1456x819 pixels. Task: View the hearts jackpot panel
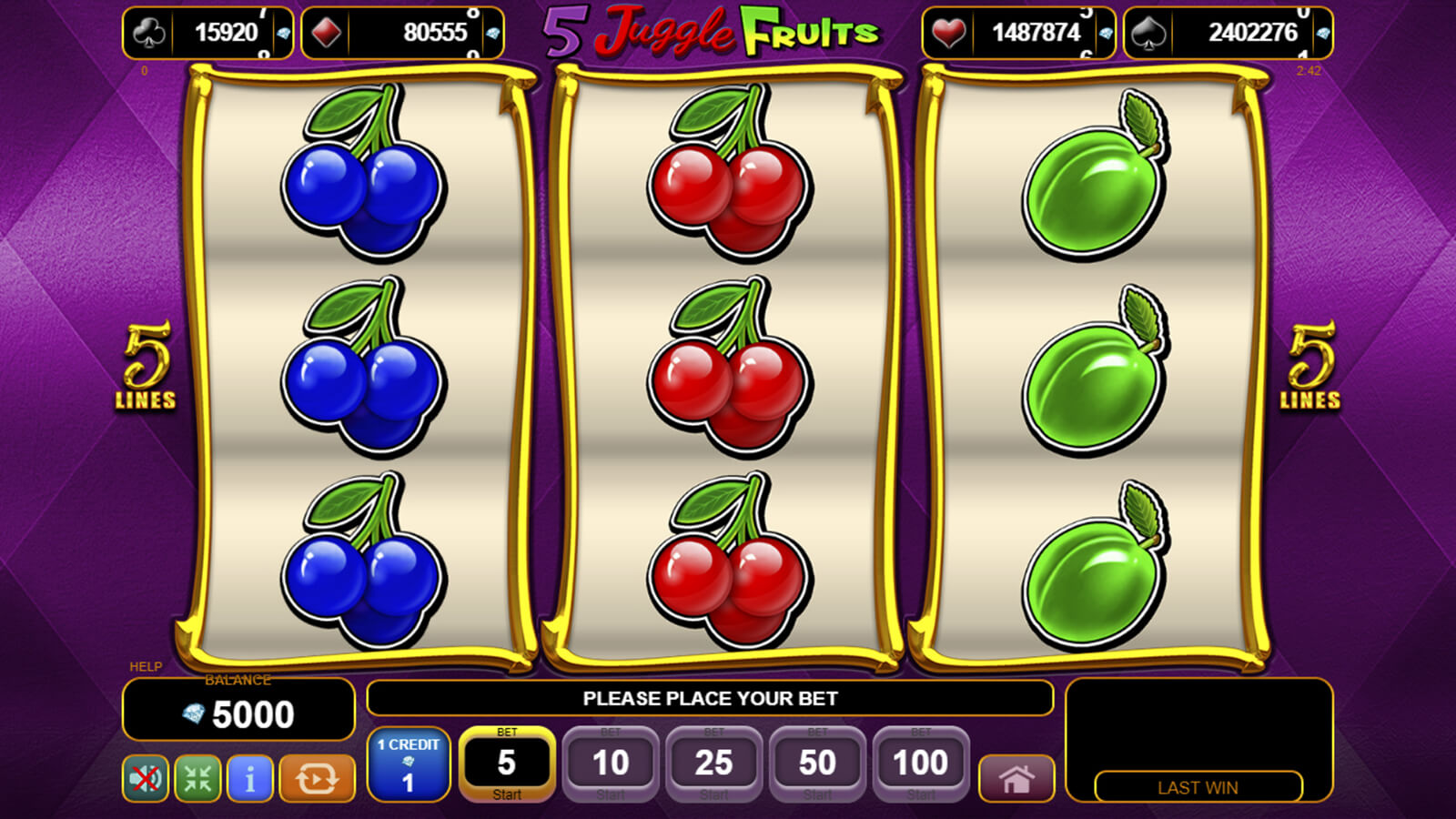pyautogui.click(x=1018, y=33)
